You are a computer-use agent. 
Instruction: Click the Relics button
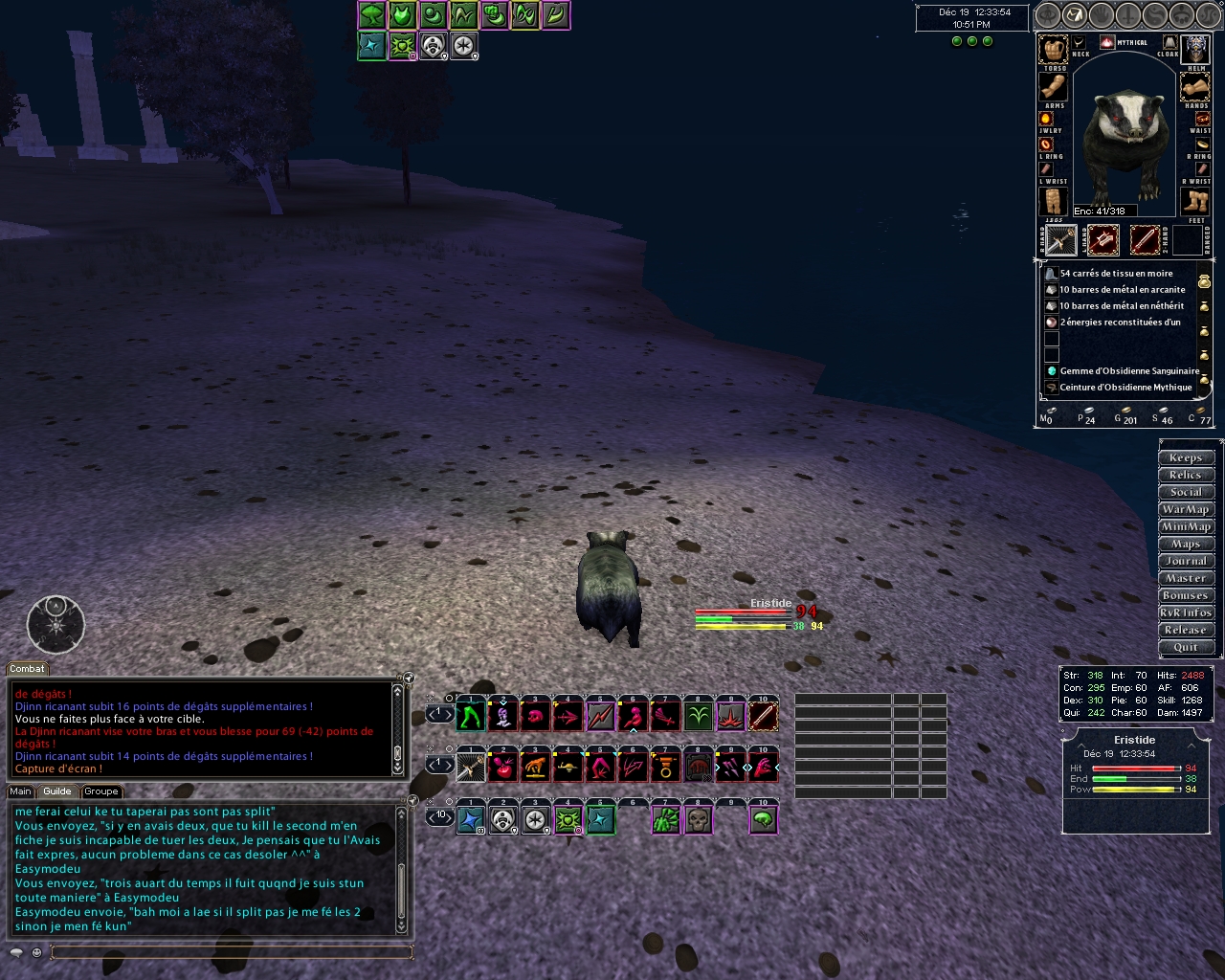click(x=1186, y=475)
